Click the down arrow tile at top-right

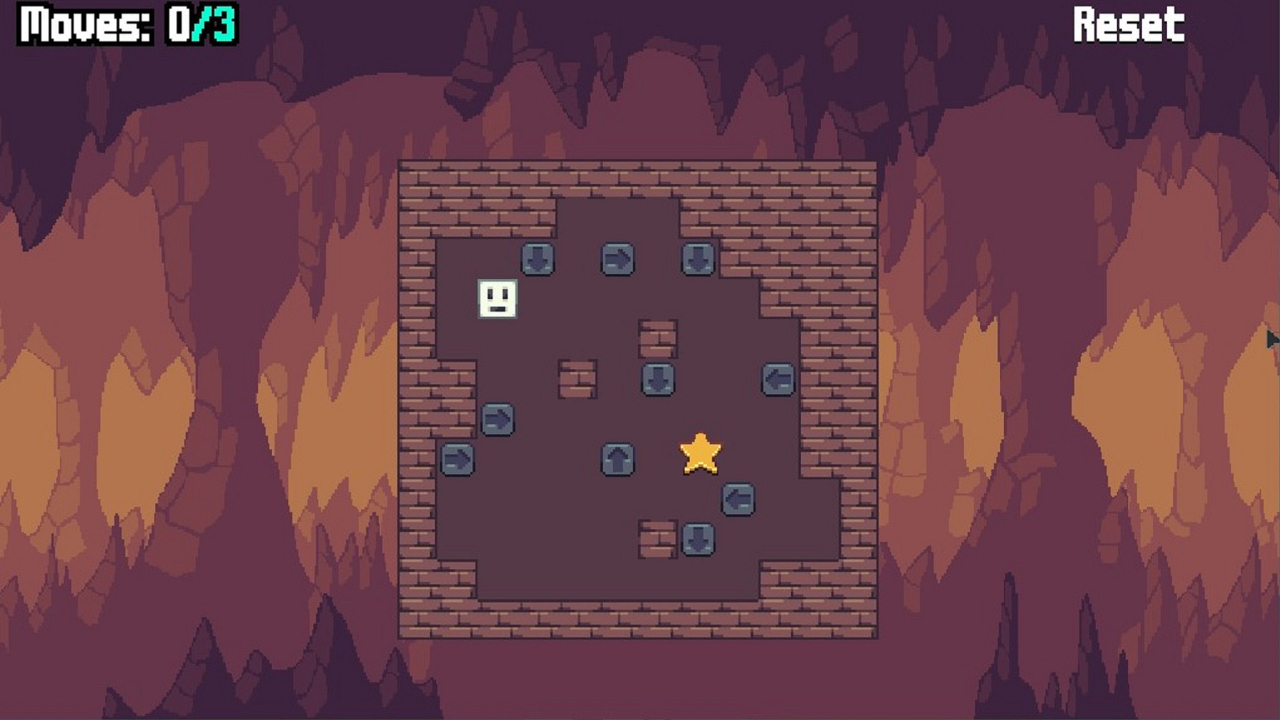699,259
